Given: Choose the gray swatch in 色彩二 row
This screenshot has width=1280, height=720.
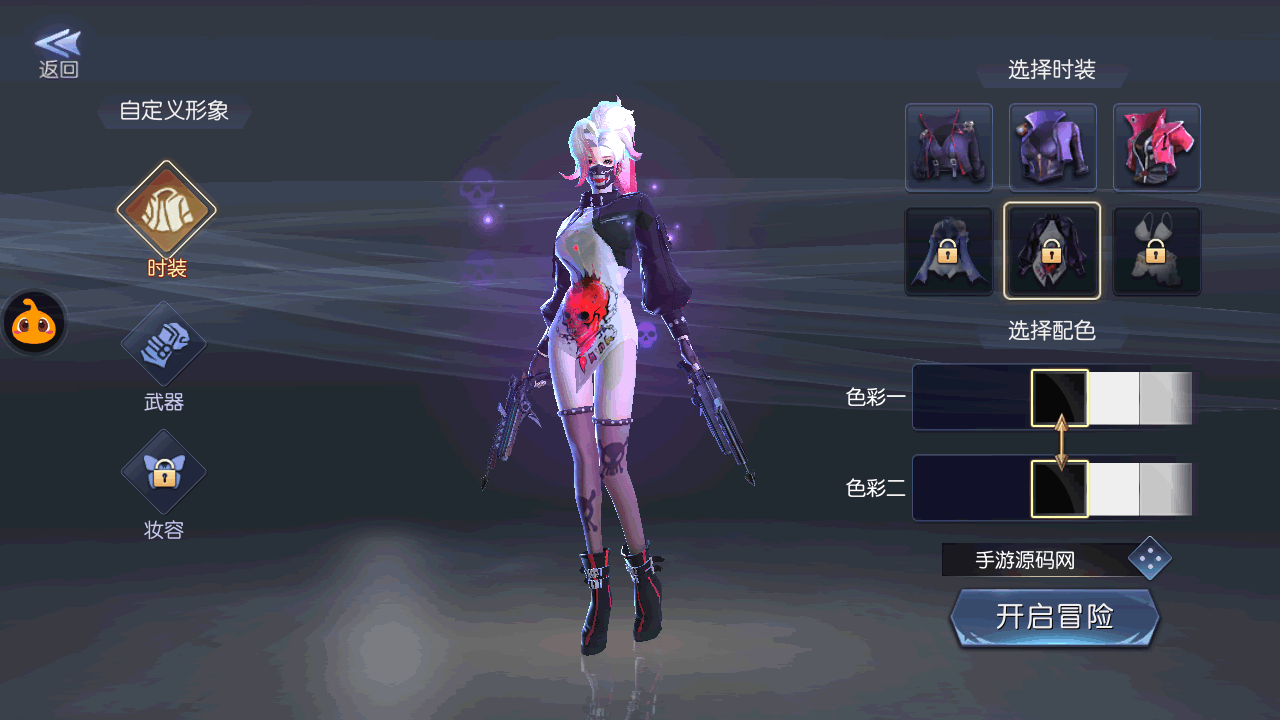Looking at the screenshot, I should 1165,489.
